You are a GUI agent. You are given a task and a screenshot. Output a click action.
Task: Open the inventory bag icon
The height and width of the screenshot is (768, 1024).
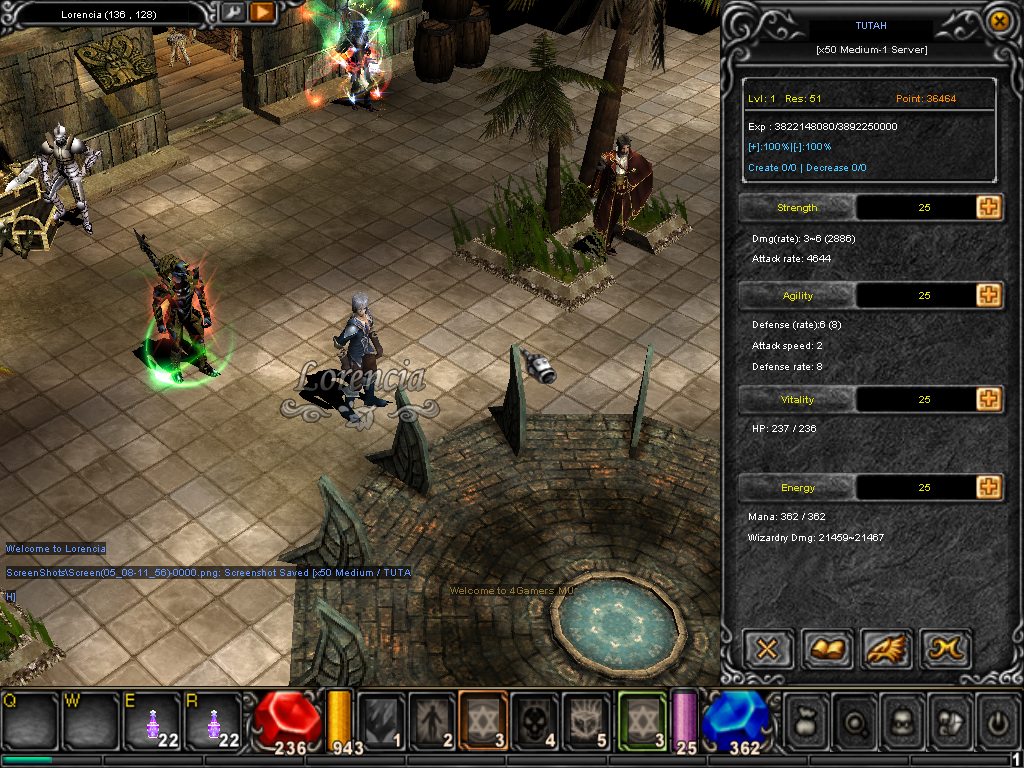pos(805,720)
